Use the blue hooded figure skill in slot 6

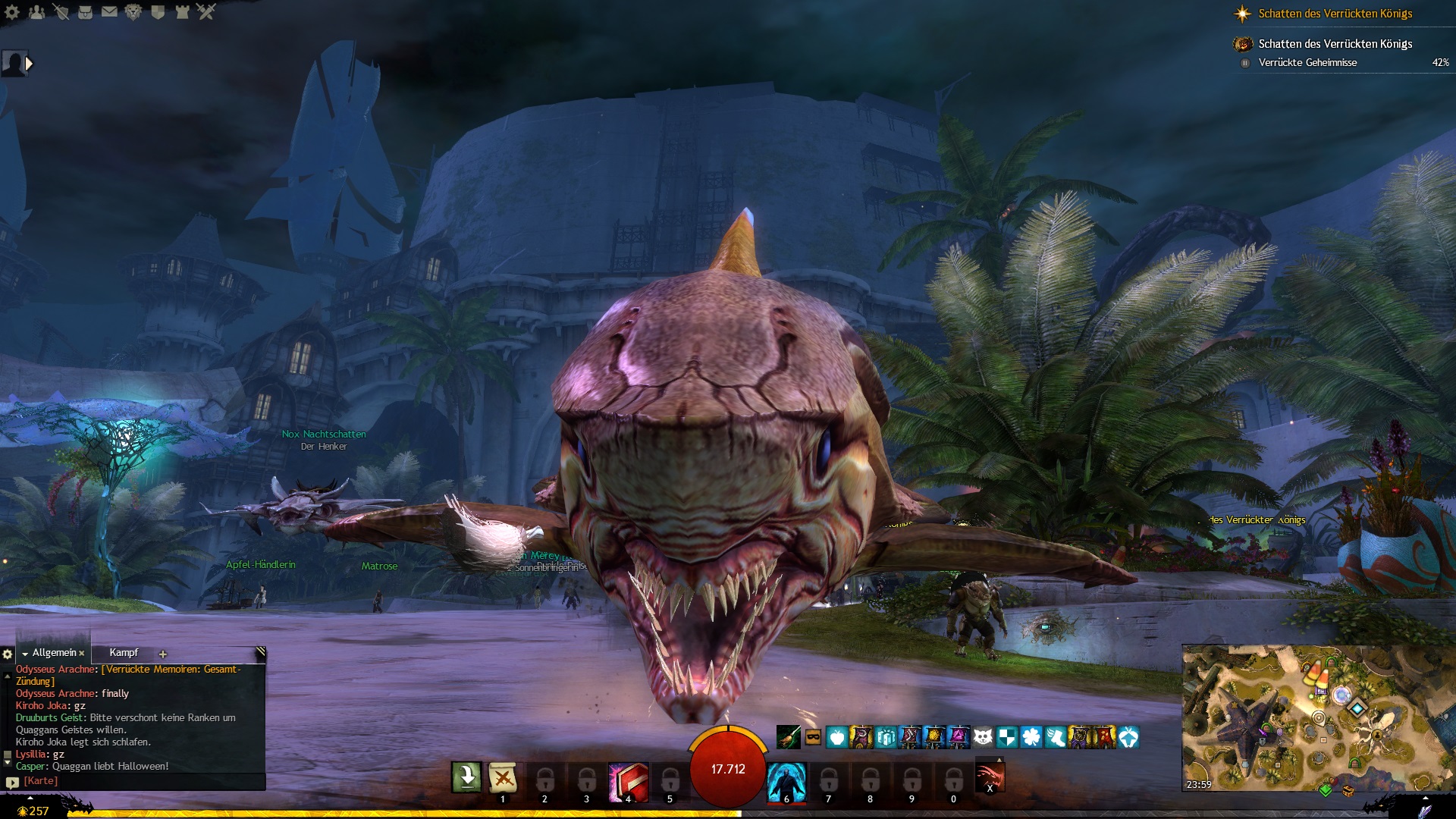tap(786, 780)
